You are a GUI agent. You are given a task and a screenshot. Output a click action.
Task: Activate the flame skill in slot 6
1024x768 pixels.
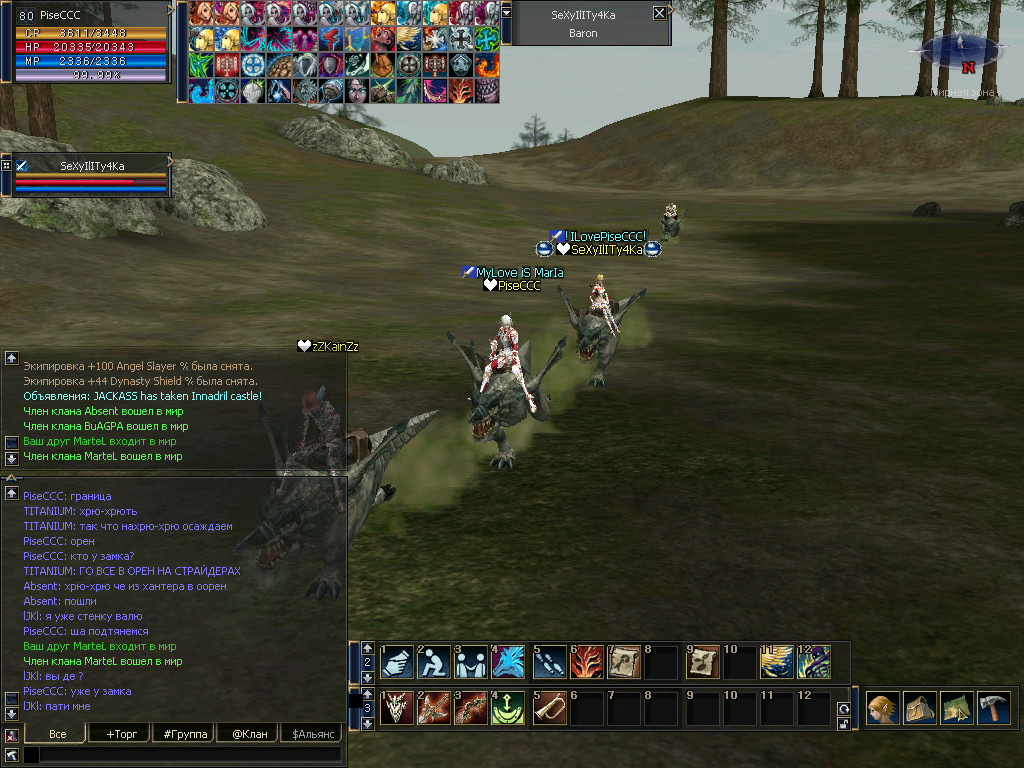click(587, 661)
